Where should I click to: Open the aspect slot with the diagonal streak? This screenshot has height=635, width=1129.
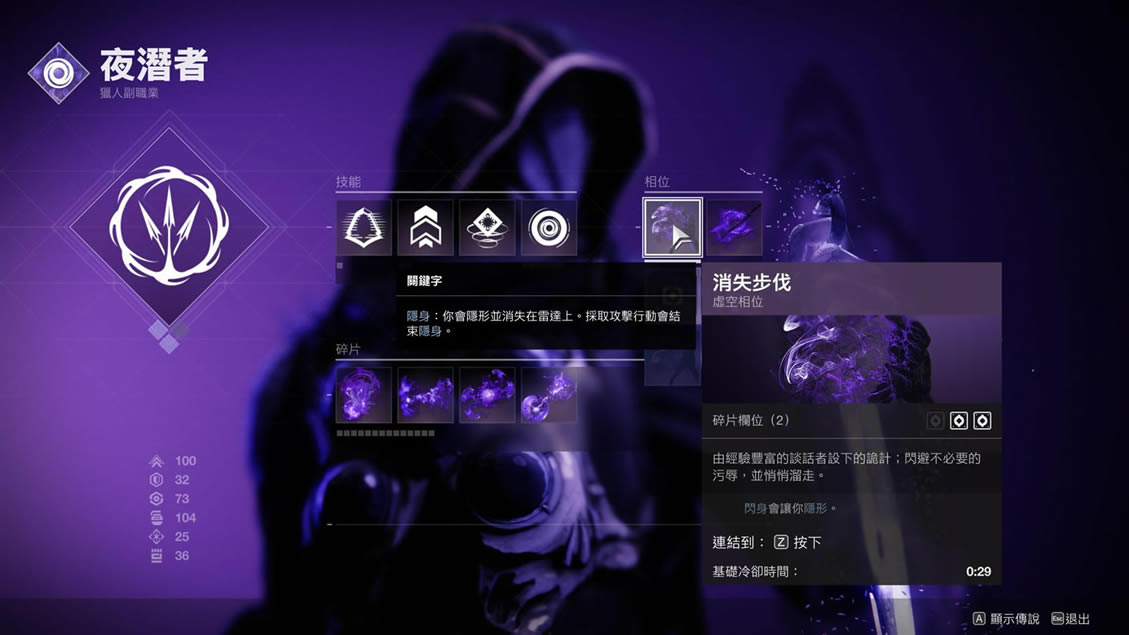pos(734,228)
